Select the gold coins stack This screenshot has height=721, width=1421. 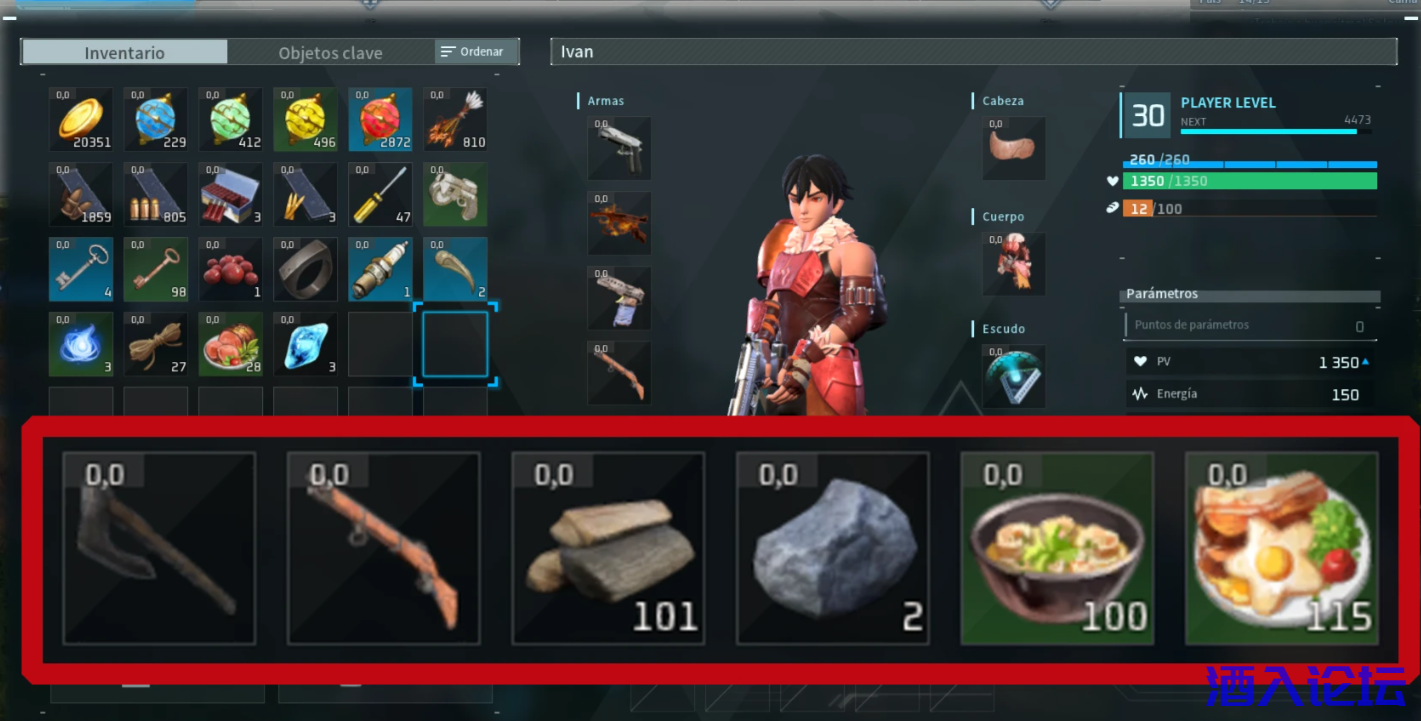pyautogui.click(x=80, y=119)
